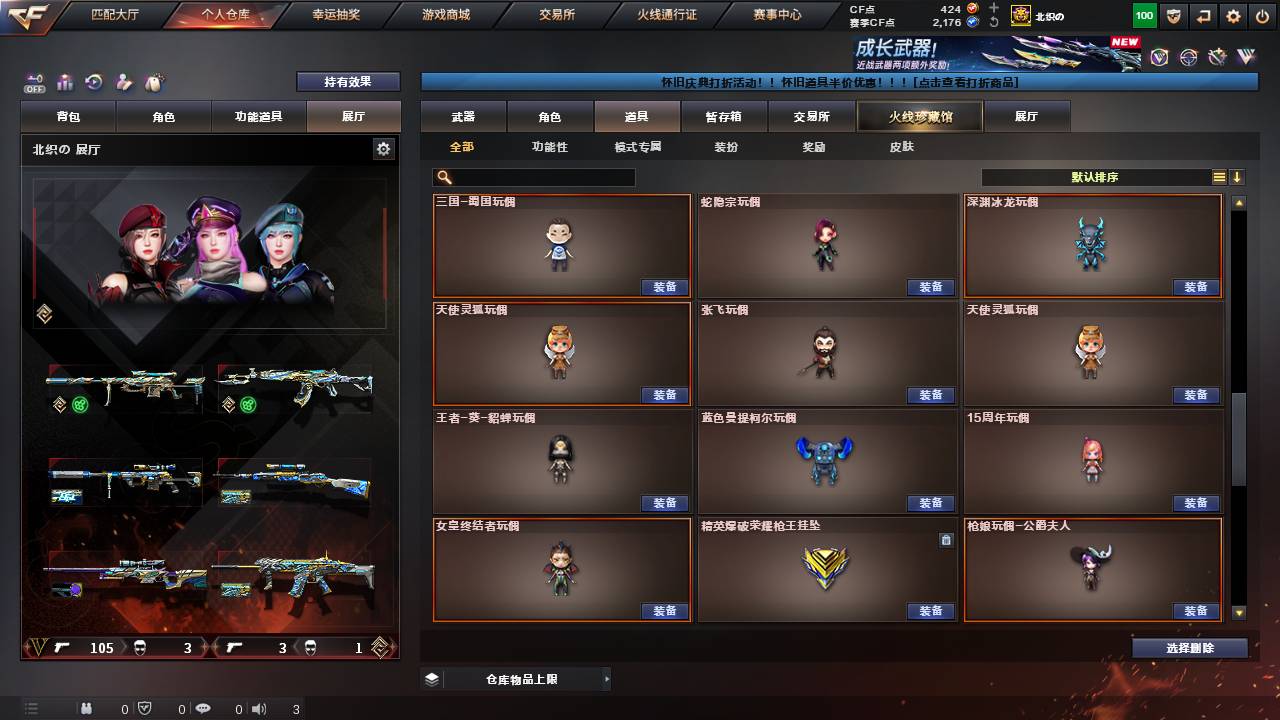
Task: Open the stats bar chart icon
Action: [x=65, y=80]
